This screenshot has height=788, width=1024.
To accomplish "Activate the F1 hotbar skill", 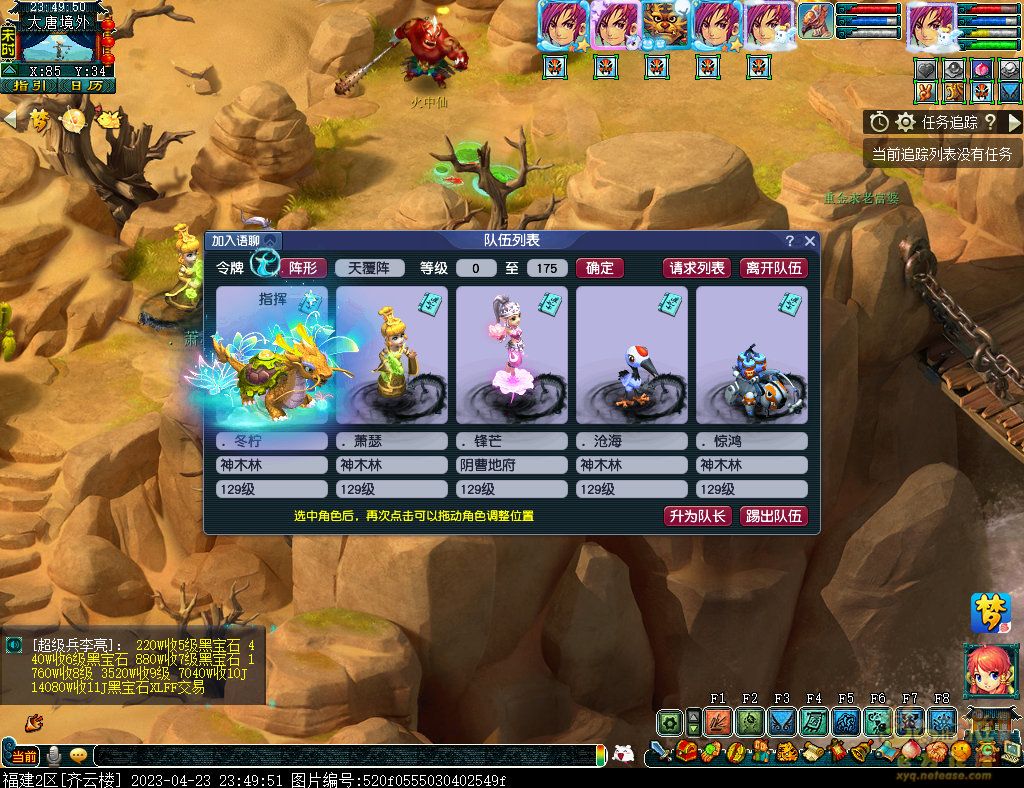I will coord(718,720).
